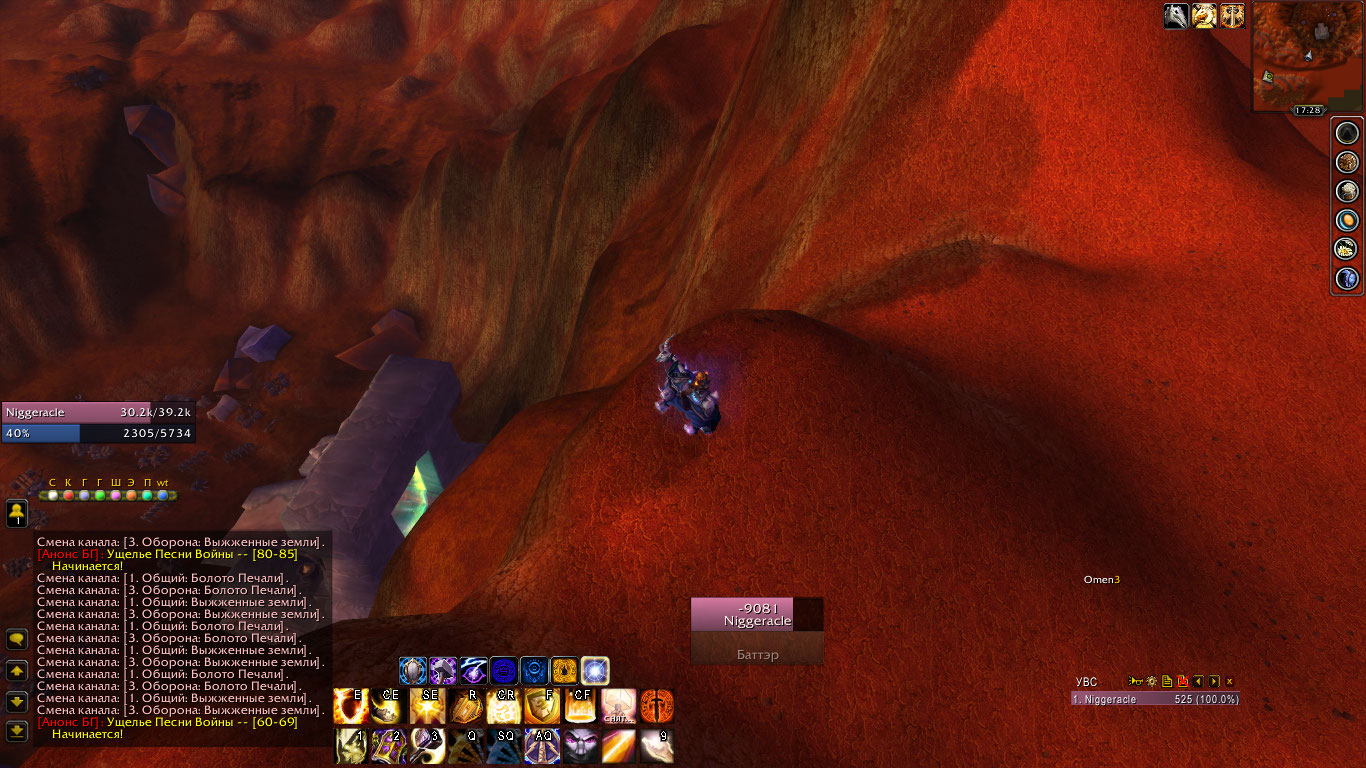Activate the purple-eyed face ability icon
Screen dimensions: 1366x768
tap(580, 746)
